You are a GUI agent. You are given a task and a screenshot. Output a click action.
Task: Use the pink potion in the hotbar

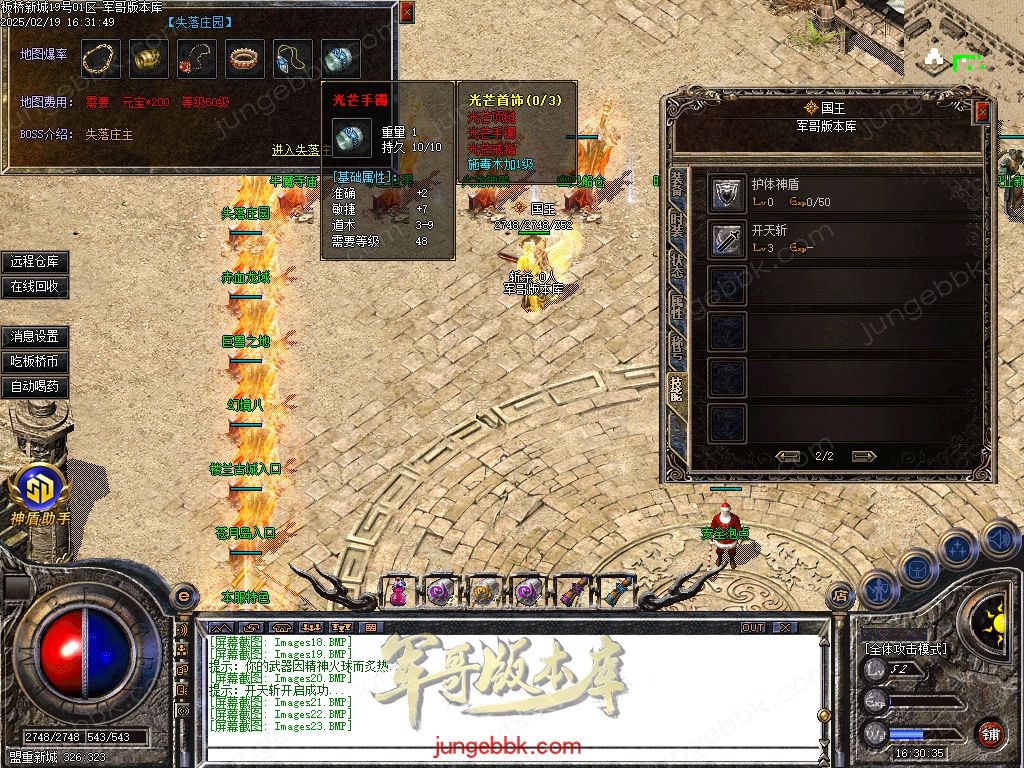[398, 591]
